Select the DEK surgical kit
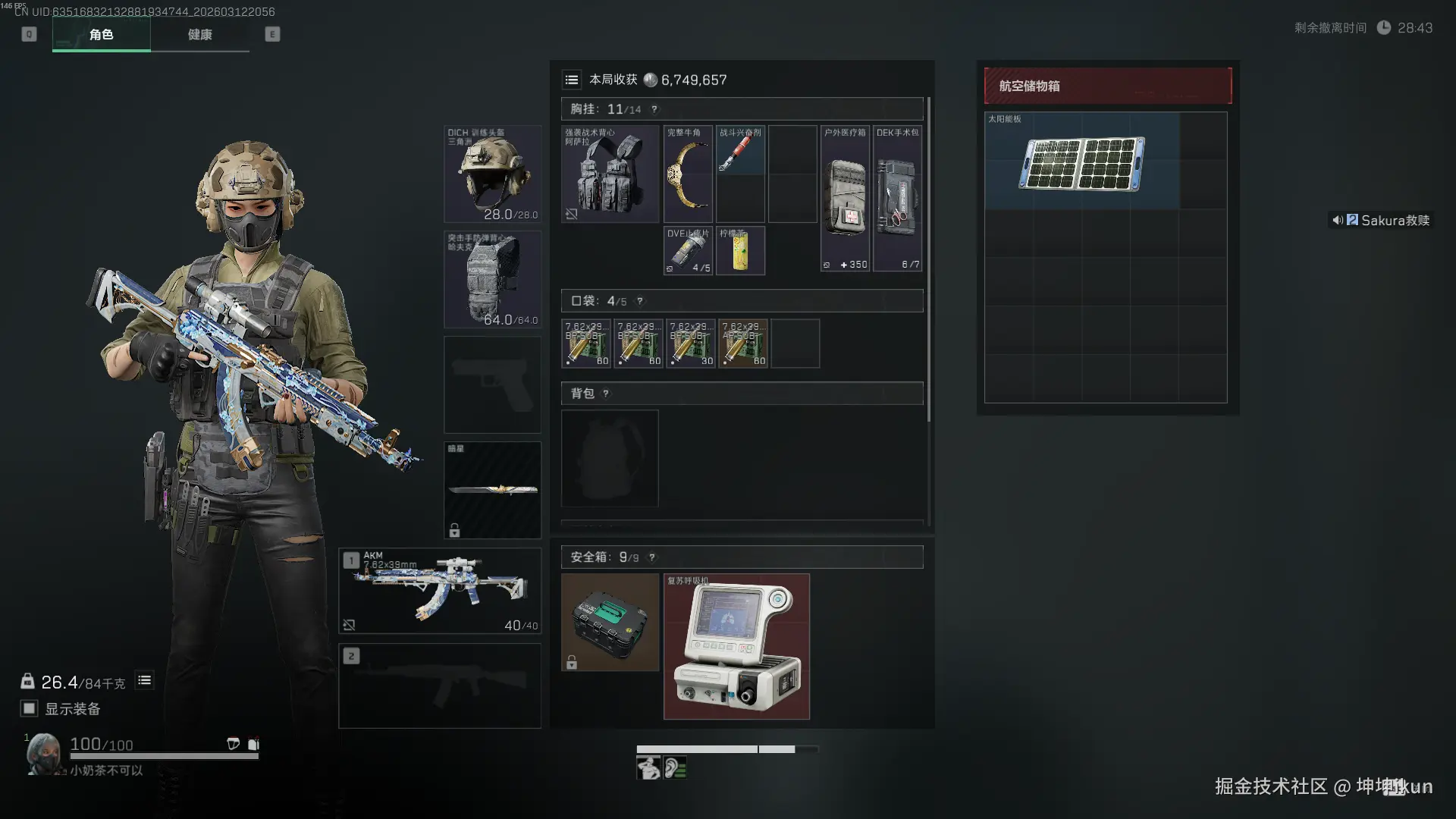 click(897, 199)
